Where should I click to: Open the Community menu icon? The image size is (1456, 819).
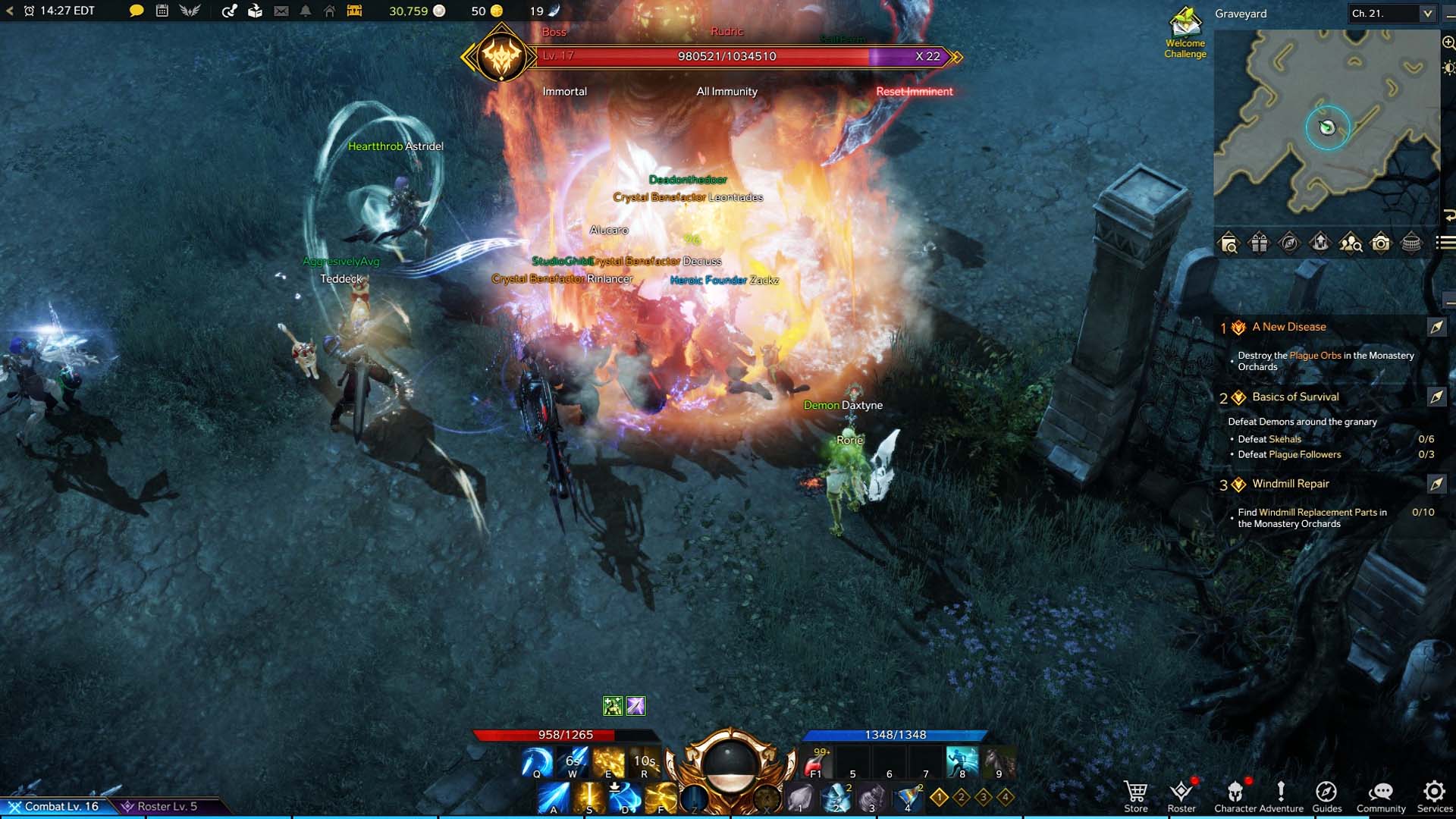(1382, 792)
